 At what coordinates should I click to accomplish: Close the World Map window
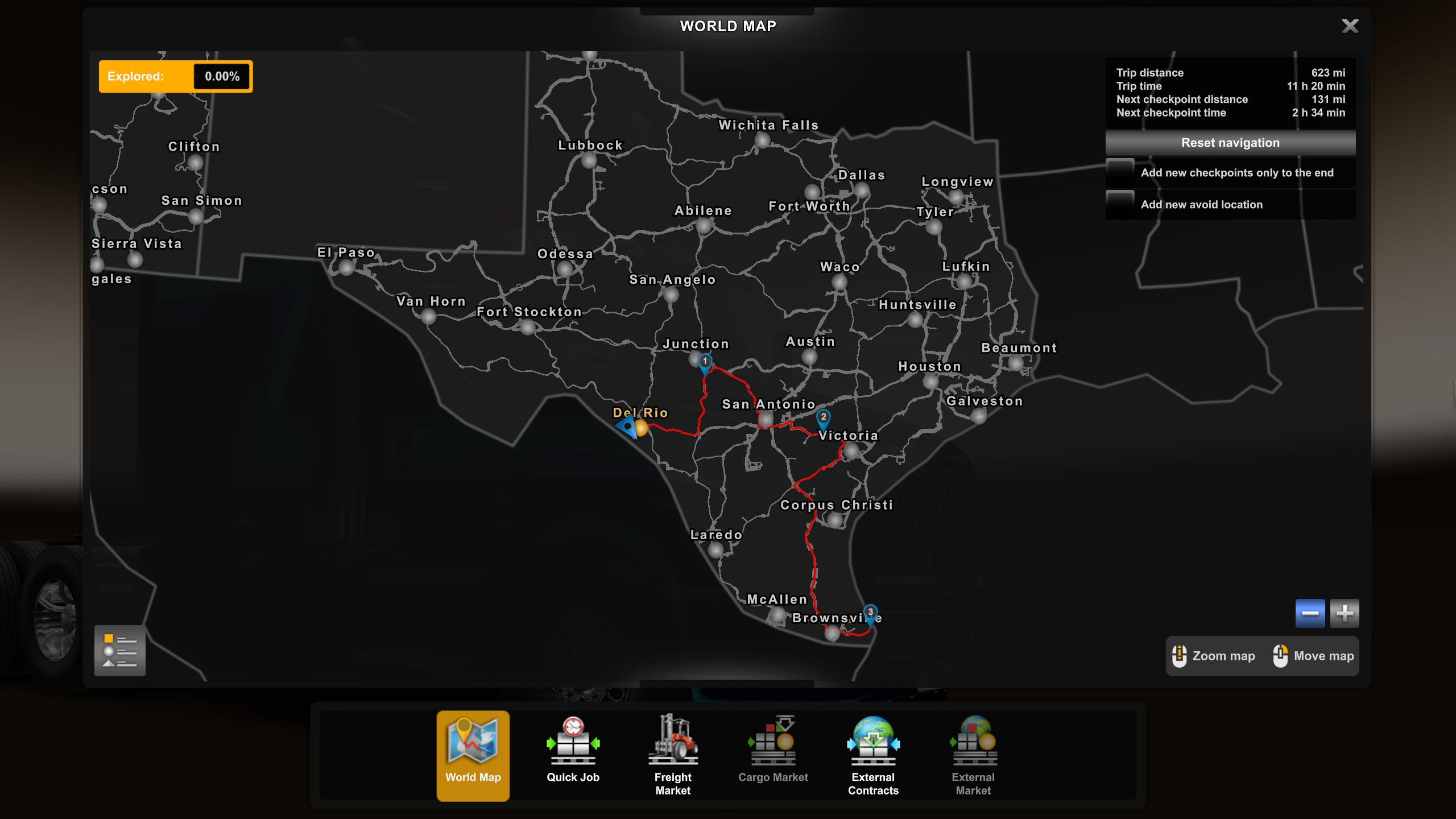(1351, 26)
